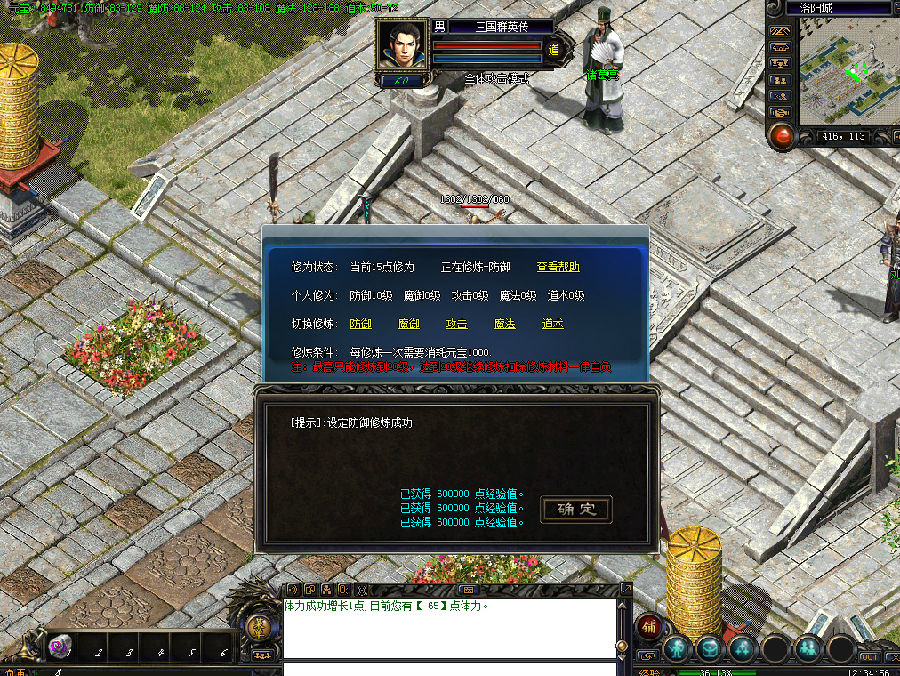Viewport: 900px width, 676px height.
Task: Switch cultivation to 道术
Action: [x=552, y=324]
